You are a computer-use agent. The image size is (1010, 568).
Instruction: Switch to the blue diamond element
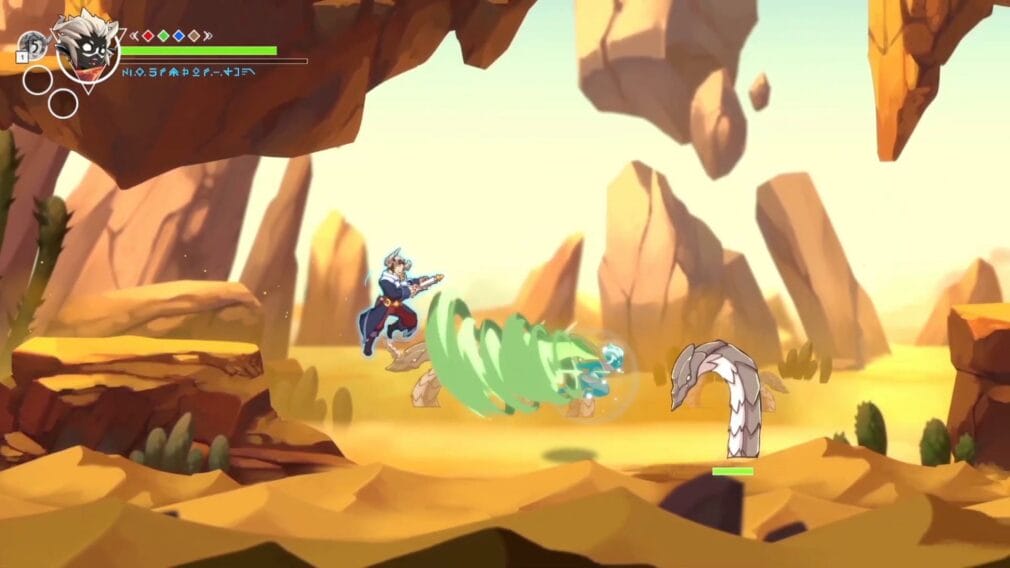point(178,35)
